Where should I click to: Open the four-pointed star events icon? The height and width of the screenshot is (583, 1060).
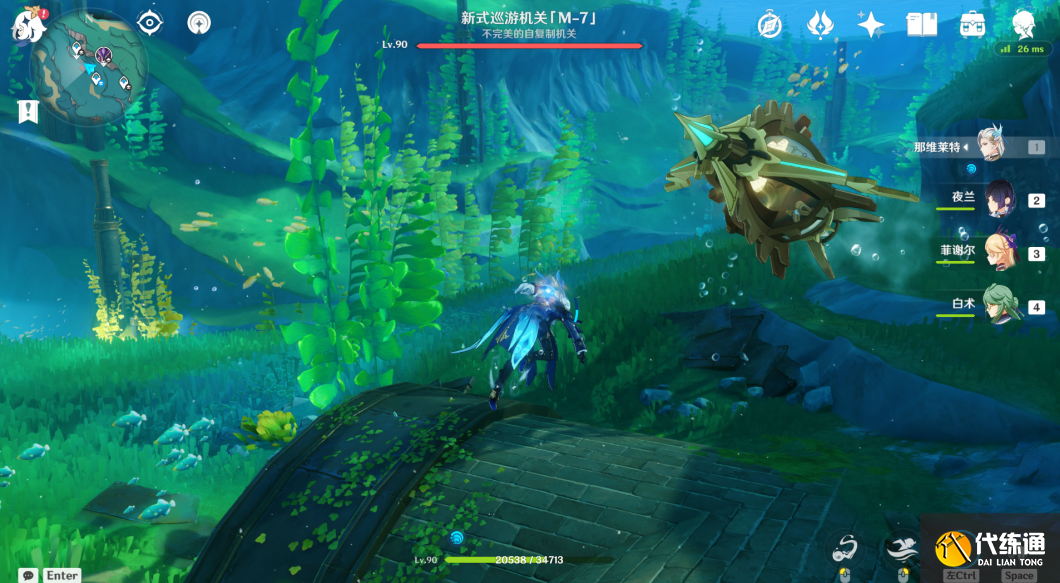pyautogui.click(x=871, y=25)
